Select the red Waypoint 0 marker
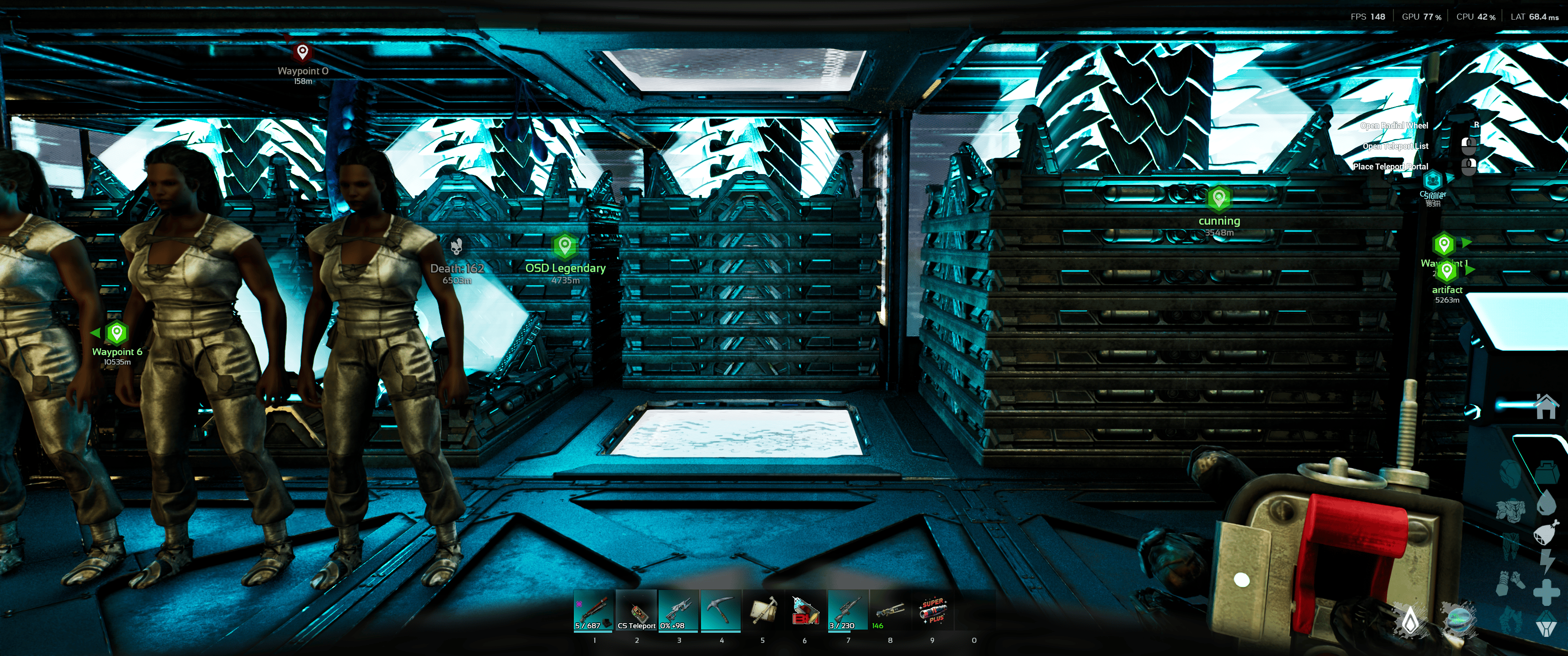 point(303,52)
